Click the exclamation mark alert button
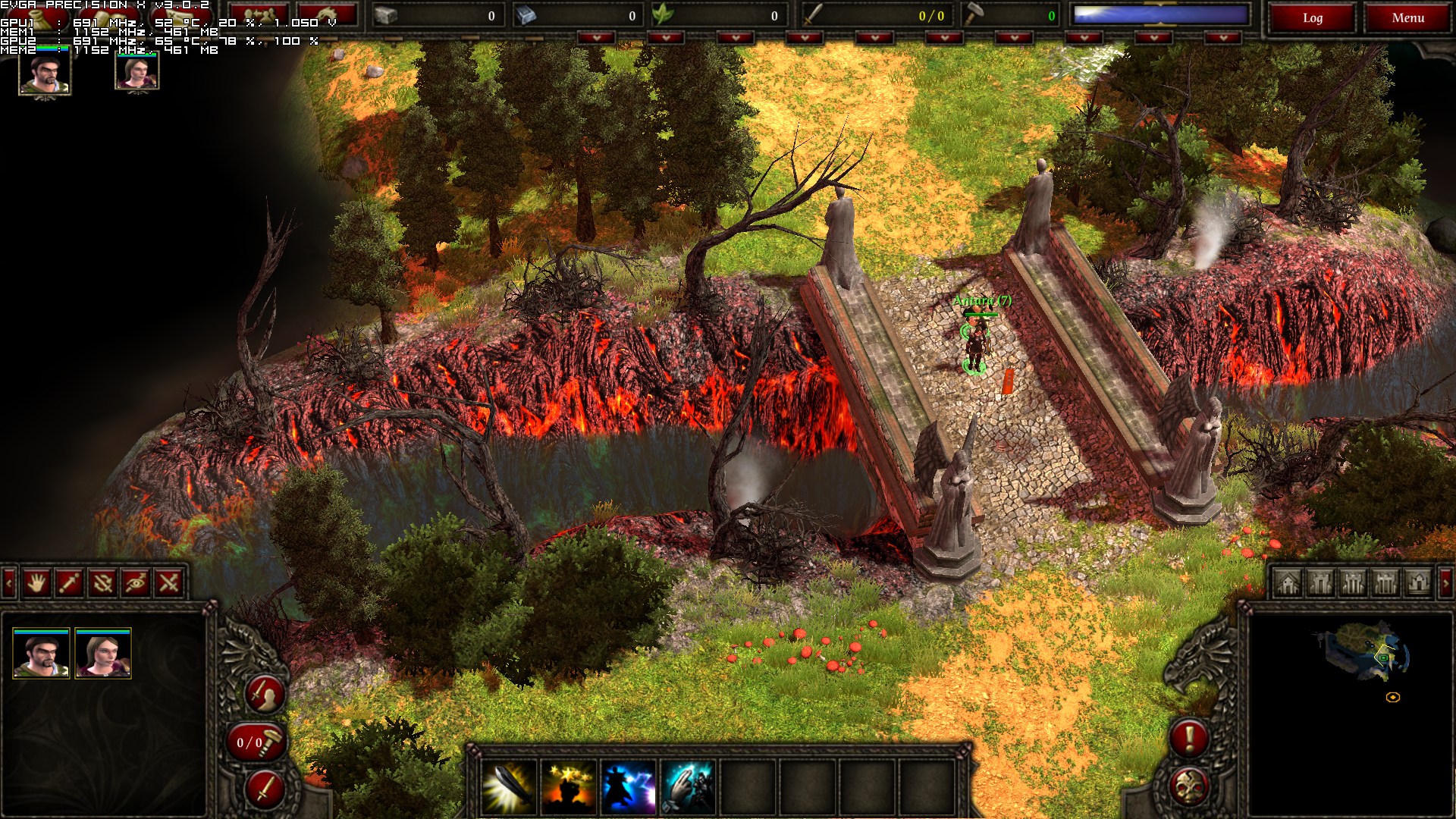The width and height of the screenshot is (1456, 819). pyautogui.click(x=1188, y=737)
